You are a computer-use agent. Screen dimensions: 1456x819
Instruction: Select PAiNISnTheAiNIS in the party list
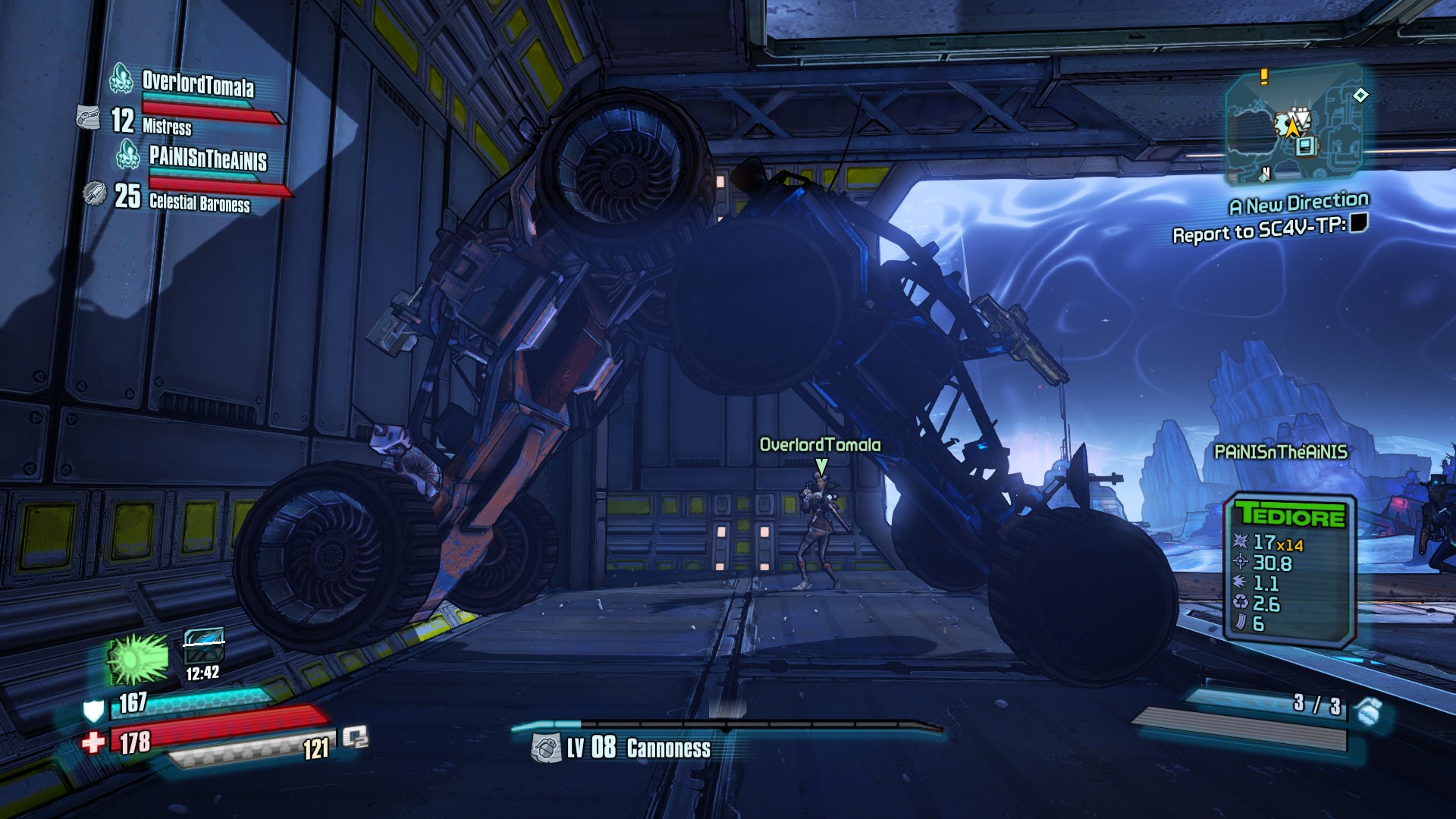pyautogui.click(x=207, y=158)
